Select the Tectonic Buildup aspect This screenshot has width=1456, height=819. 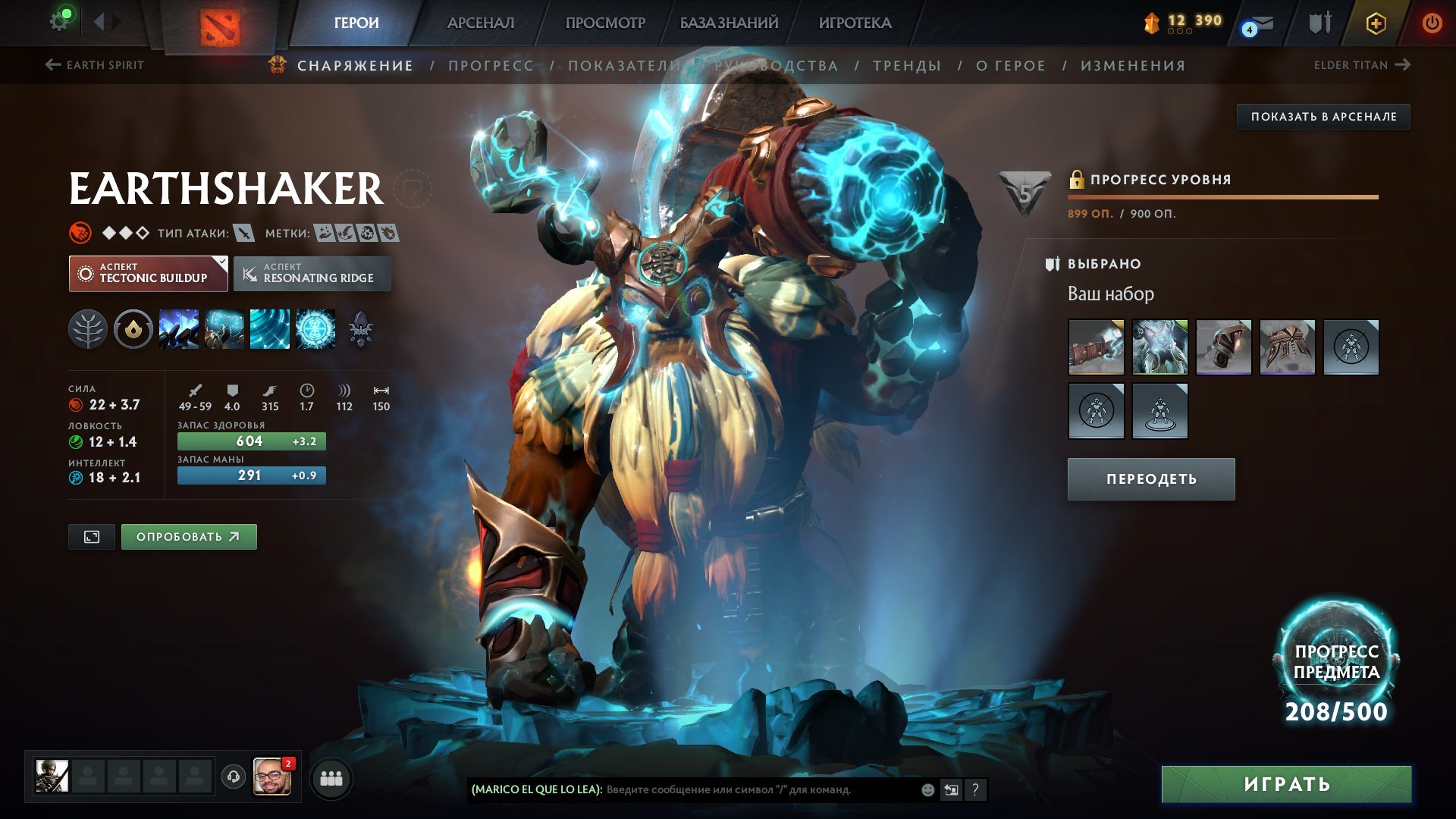click(149, 274)
